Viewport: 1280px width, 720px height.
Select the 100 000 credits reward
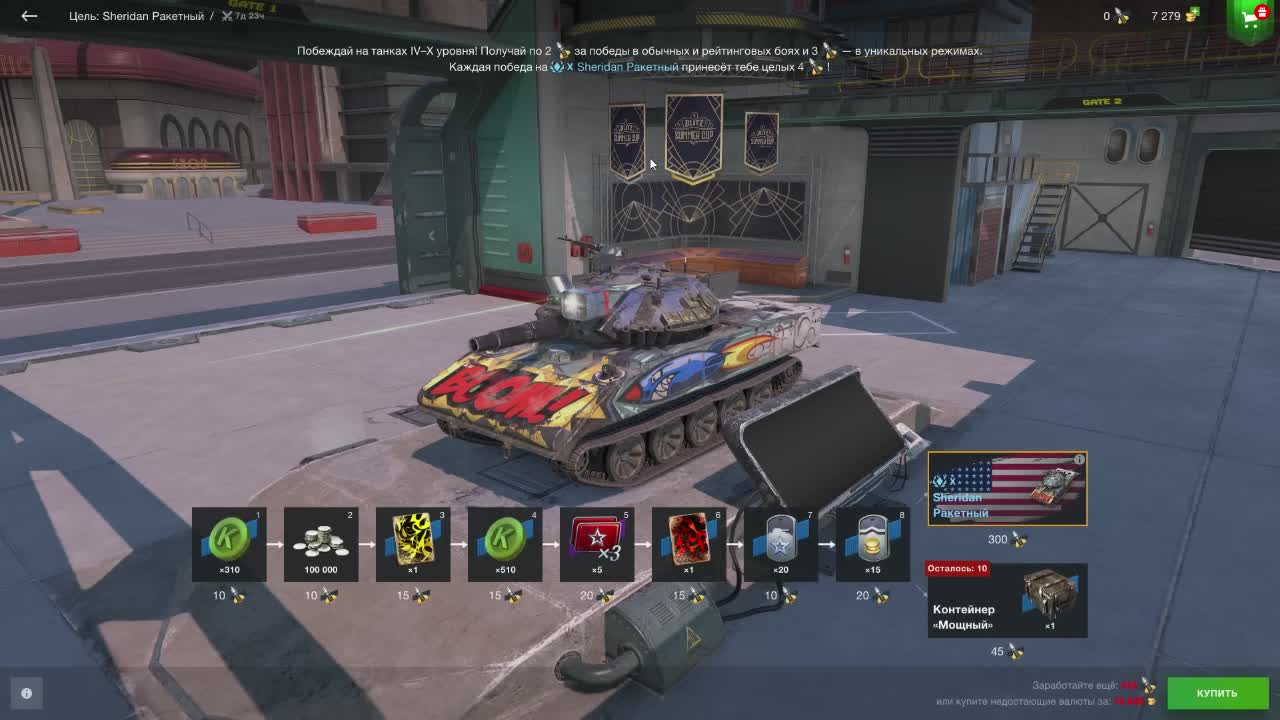point(322,543)
